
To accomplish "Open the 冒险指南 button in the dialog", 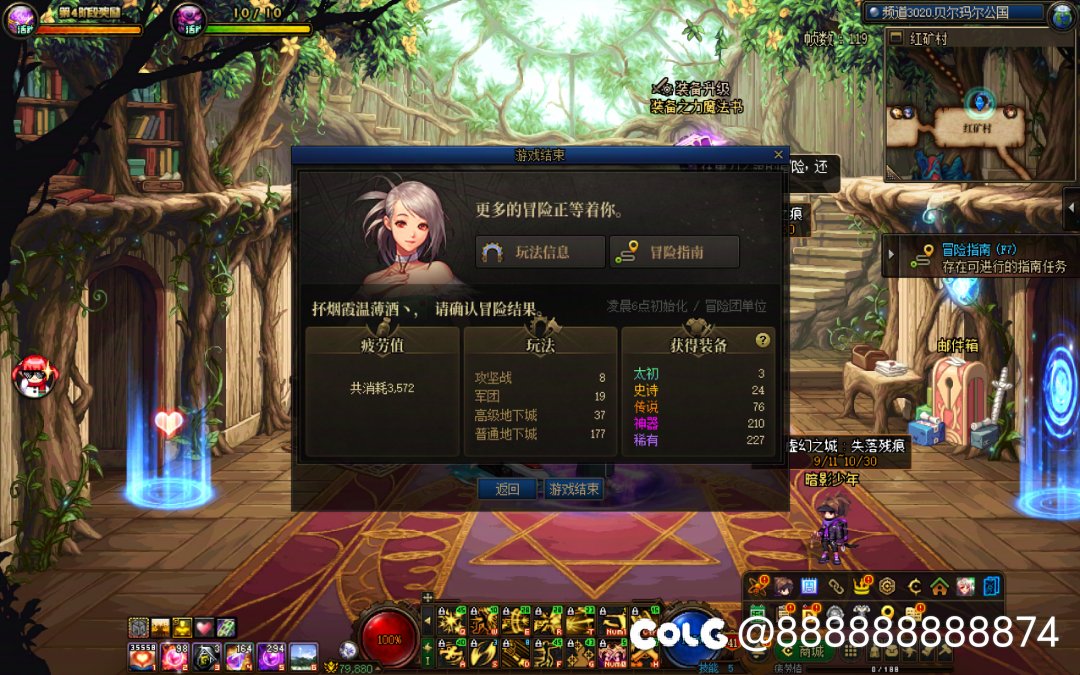I will (x=674, y=252).
